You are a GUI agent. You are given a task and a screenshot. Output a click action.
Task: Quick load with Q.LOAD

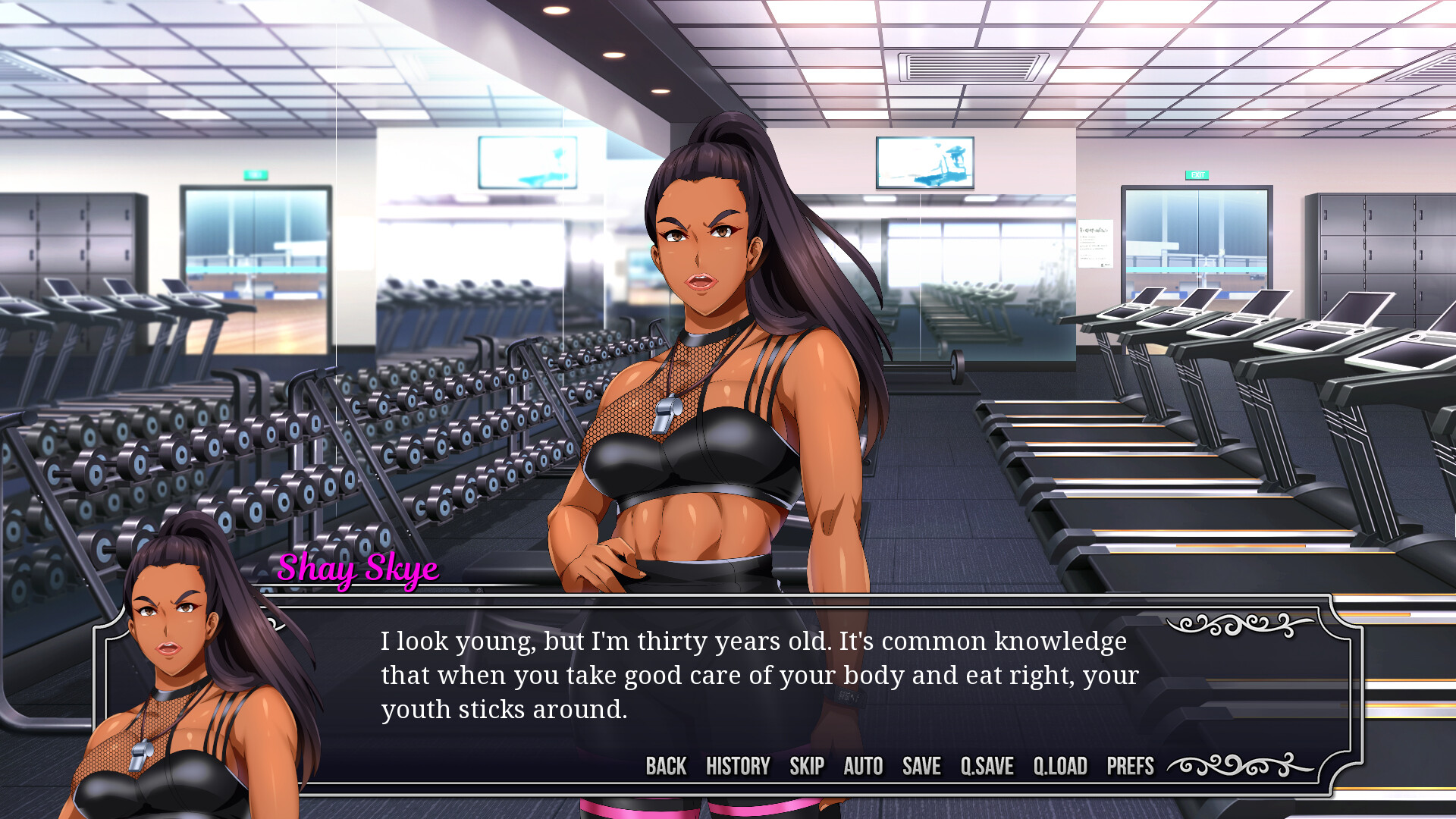tap(1060, 766)
